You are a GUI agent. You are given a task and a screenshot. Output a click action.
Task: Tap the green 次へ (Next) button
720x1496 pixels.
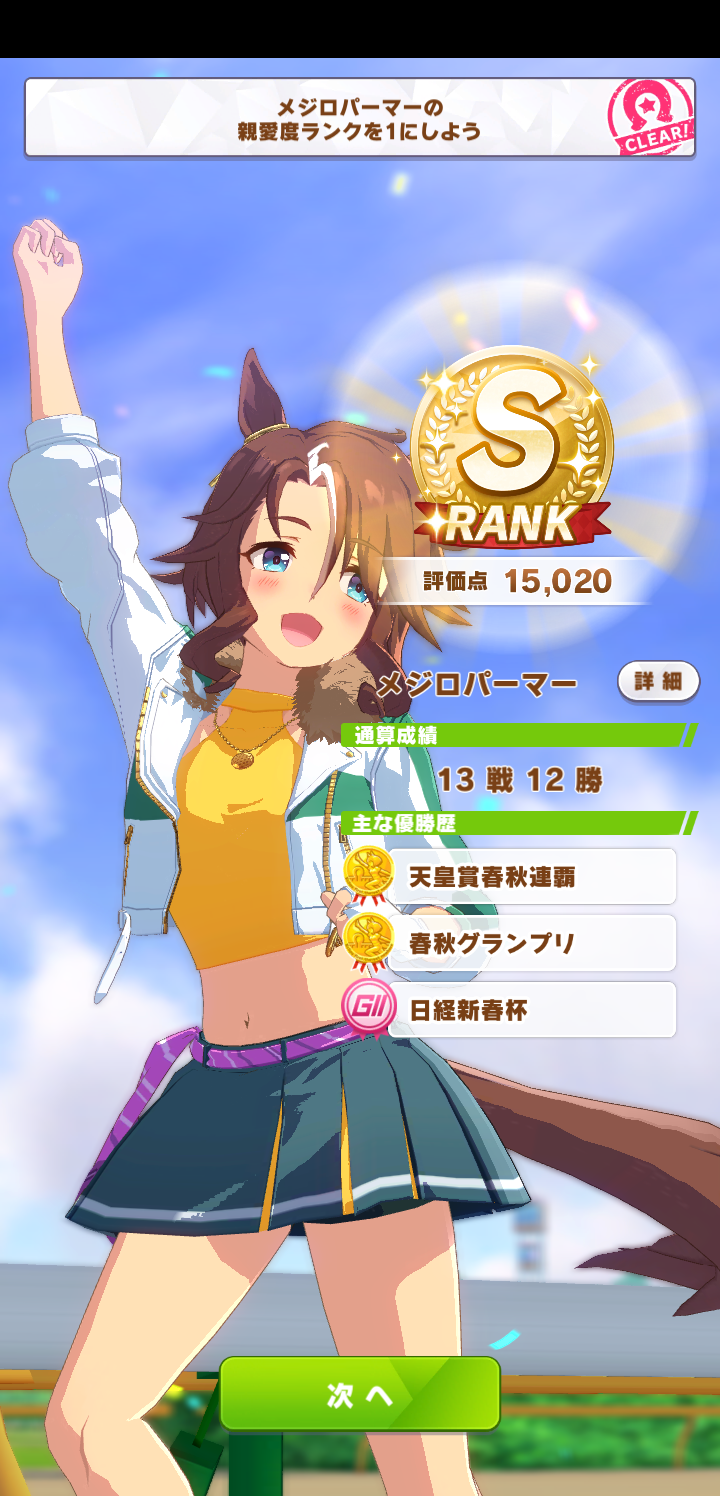click(x=359, y=1393)
